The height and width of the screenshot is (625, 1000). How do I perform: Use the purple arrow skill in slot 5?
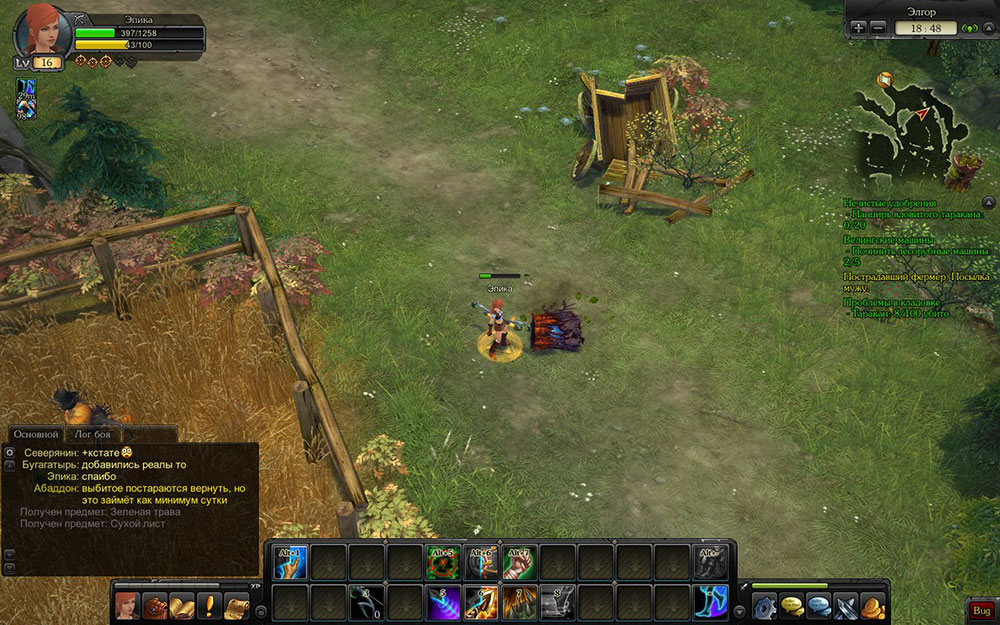coord(443,601)
